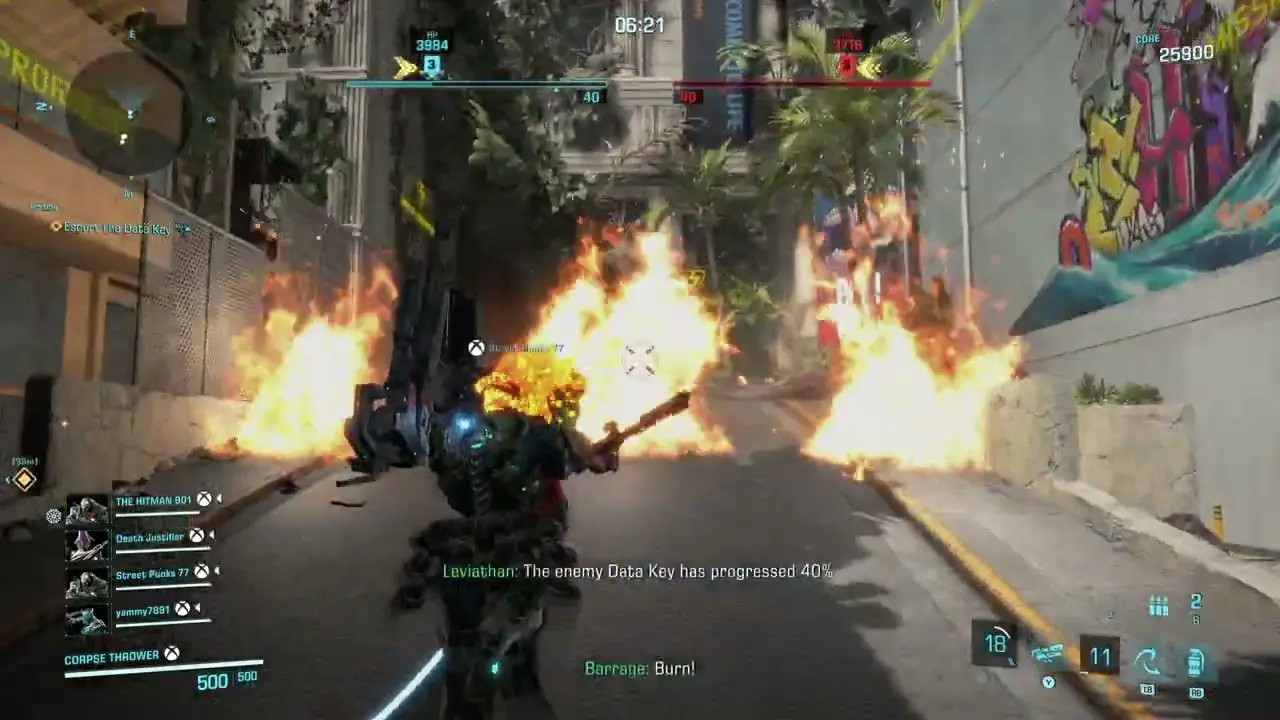1280x720 pixels.
Task: Click the yellow diamond icon above the squad list
Action: [25, 480]
